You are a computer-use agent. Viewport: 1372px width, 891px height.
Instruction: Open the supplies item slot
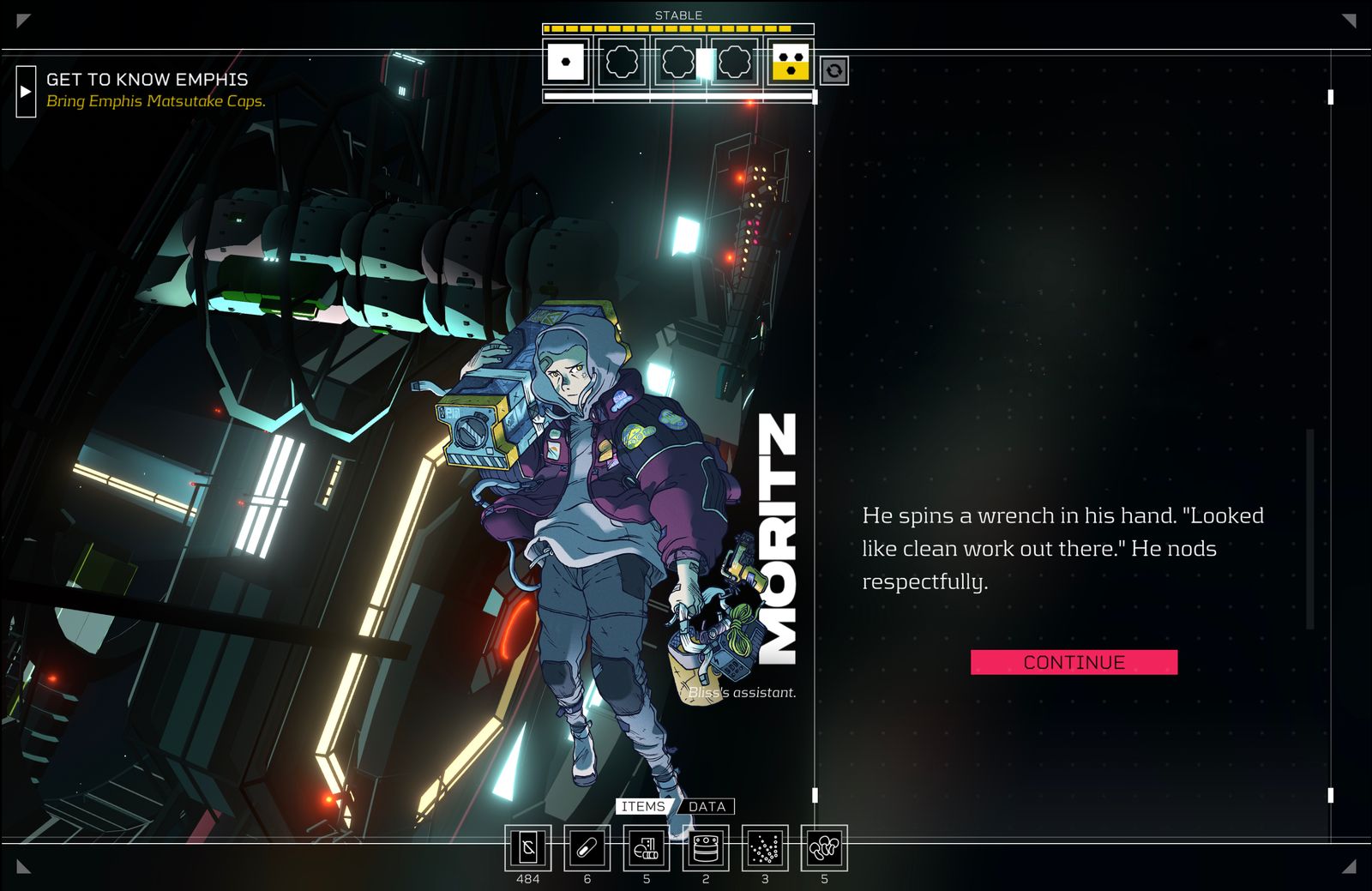click(x=647, y=848)
